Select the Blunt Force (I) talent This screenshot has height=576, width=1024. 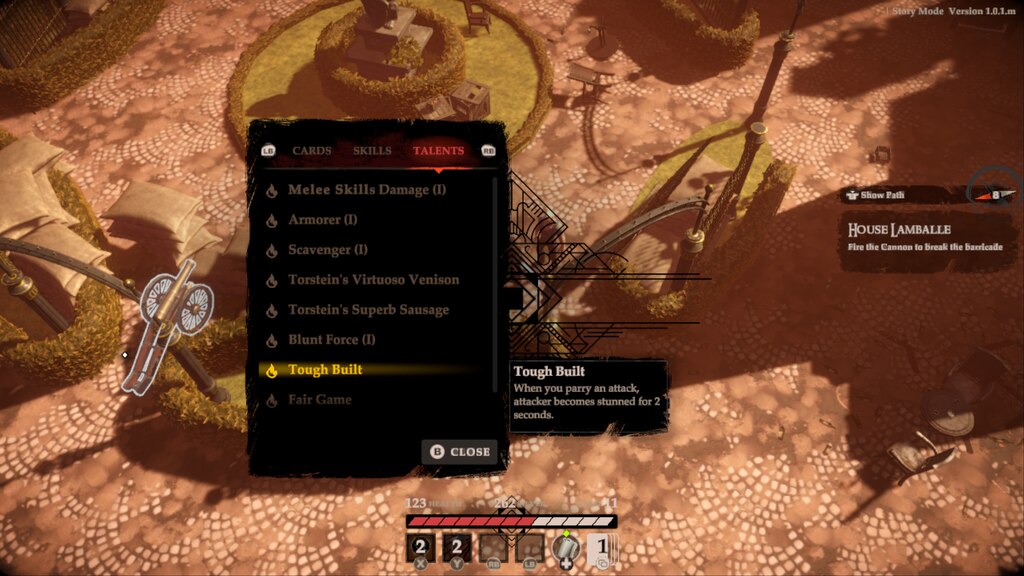(x=331, y=340)
